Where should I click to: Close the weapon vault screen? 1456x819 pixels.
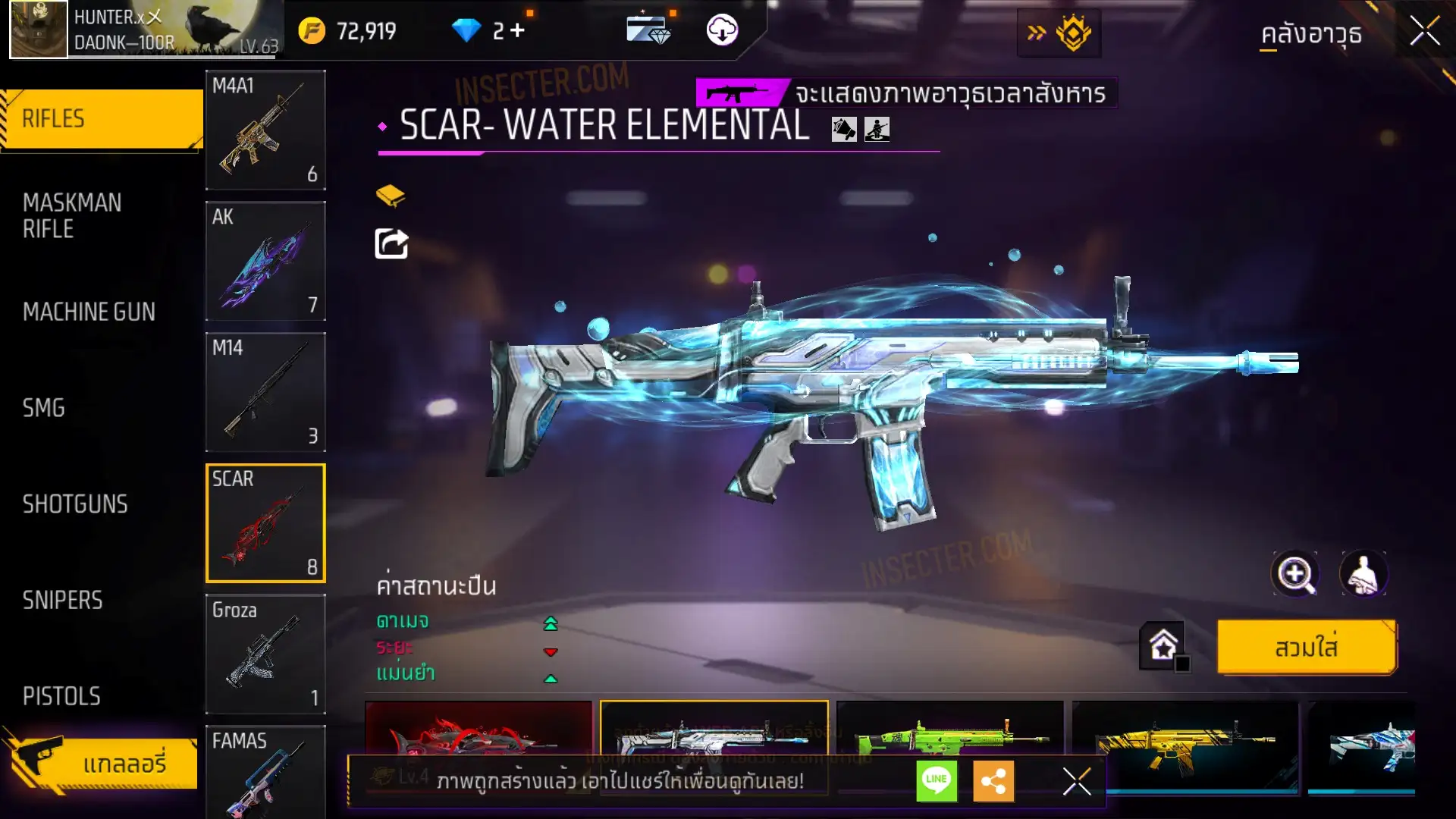[x=1425, y=32]
